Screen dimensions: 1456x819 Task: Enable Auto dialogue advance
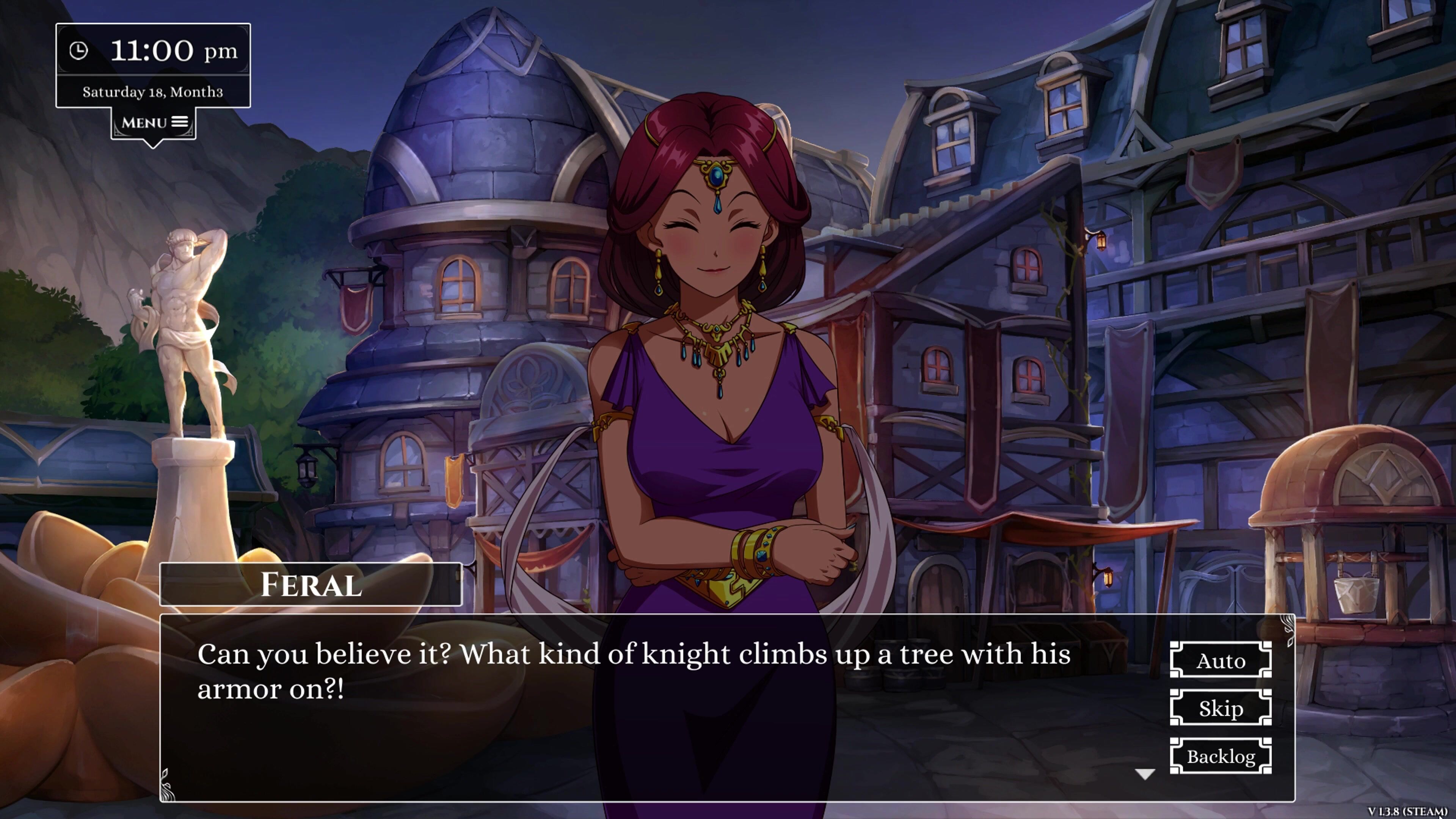pyautogui.click(x=1220, y=660)
